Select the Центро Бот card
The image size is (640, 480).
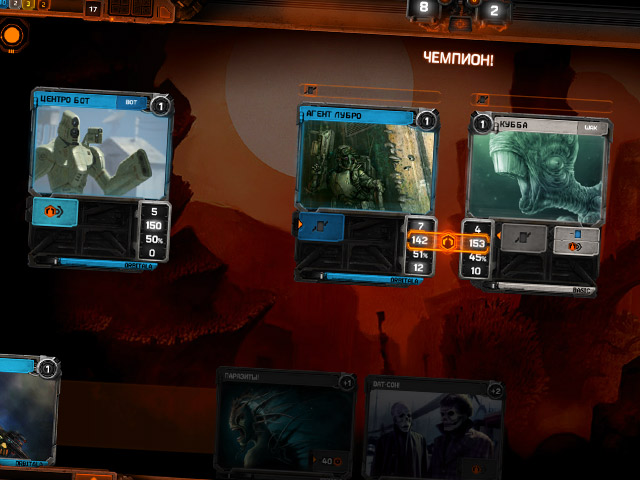102,150
